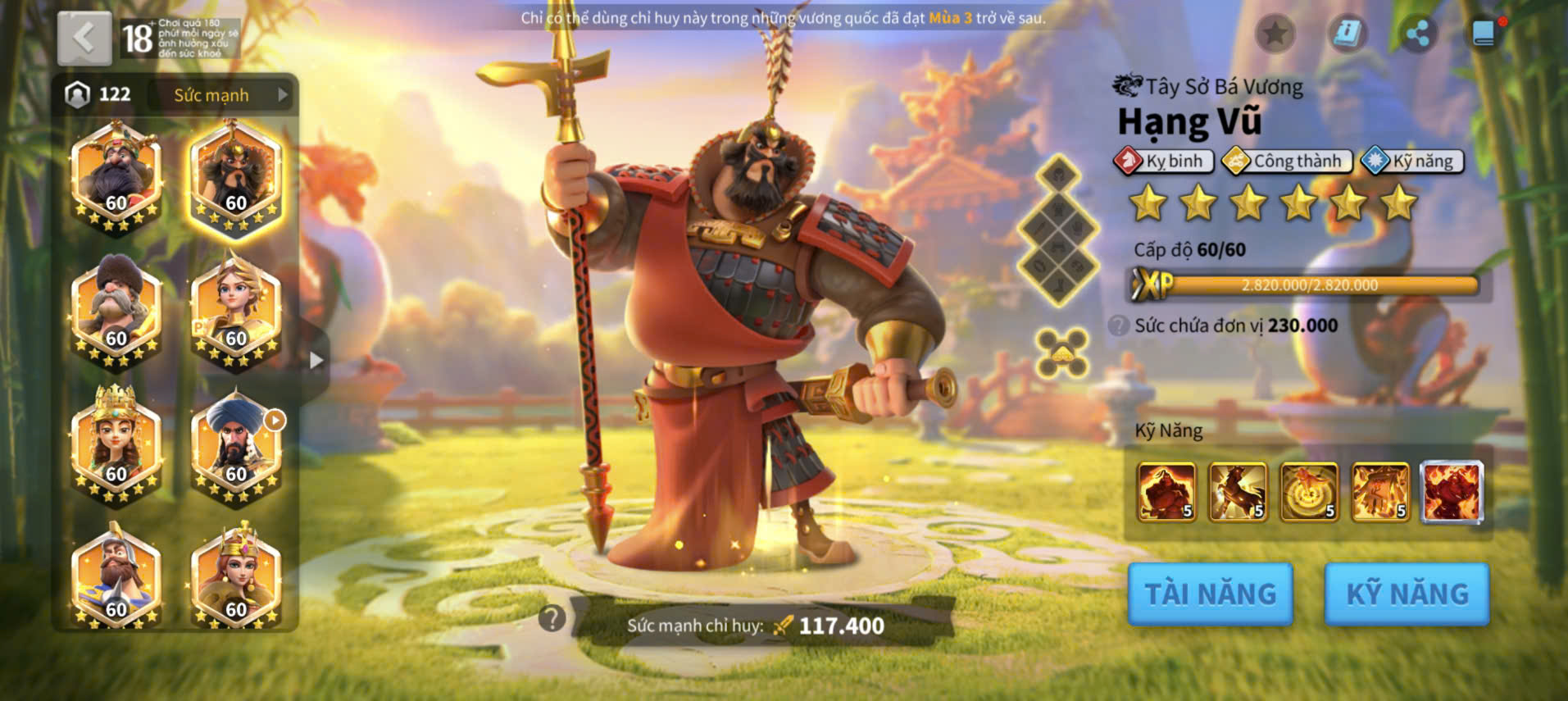Show troop capacity help question mark
The width and height of the screenshot is (1568, 701).
click(x=1118, y=325)
